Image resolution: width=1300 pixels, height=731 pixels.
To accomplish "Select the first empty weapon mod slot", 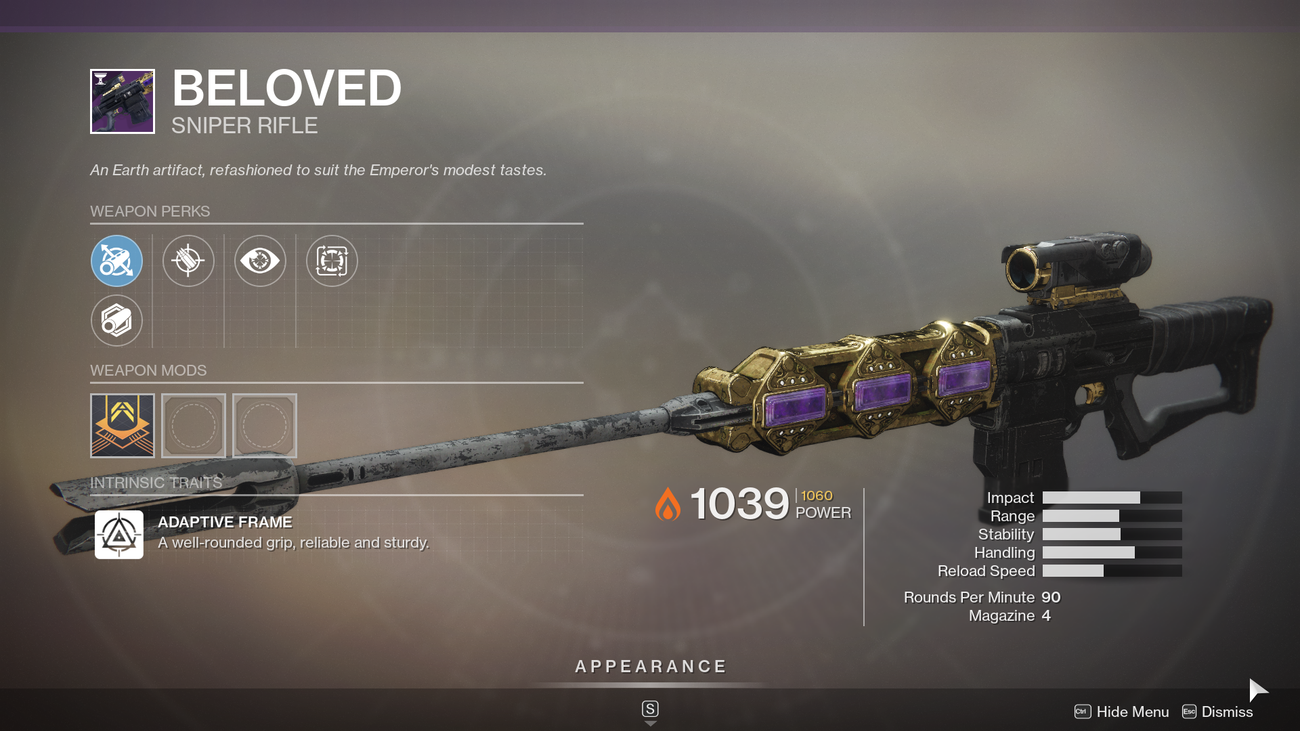I will click(x=194, y=425).
